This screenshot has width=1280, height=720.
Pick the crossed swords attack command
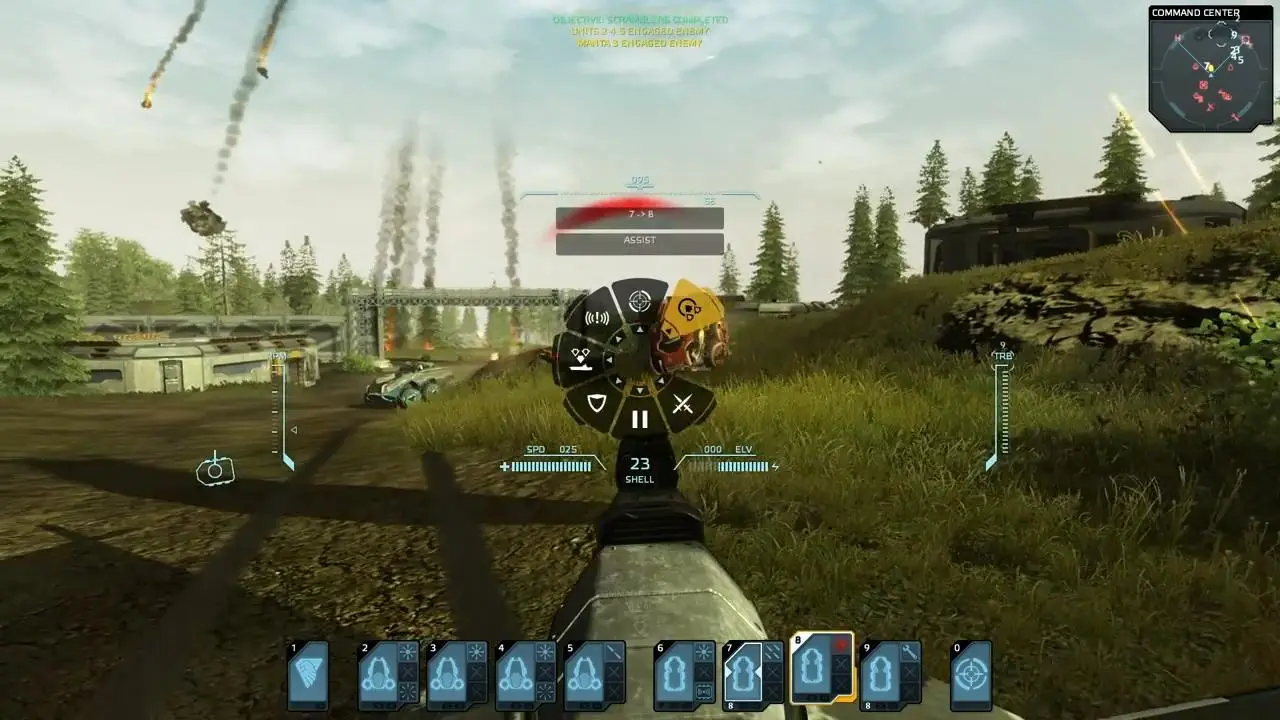pyautogui.click(x=683, y=404)
